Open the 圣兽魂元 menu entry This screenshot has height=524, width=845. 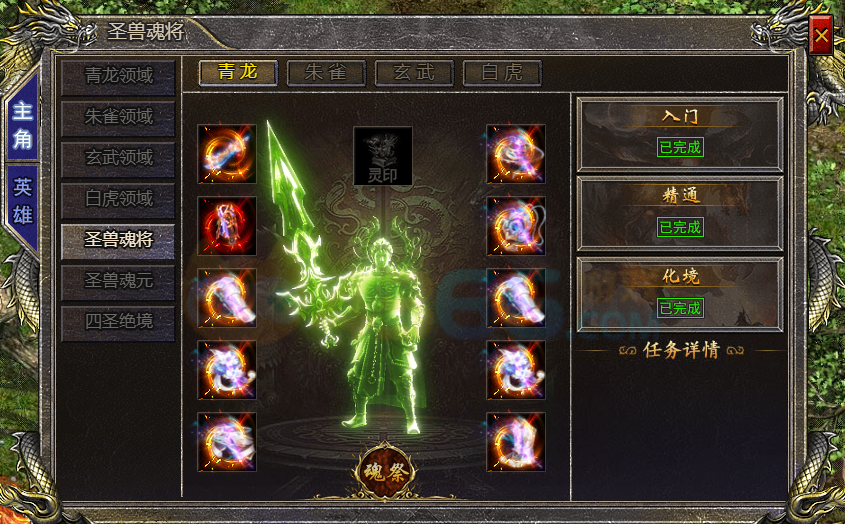(x=118, y=282)
